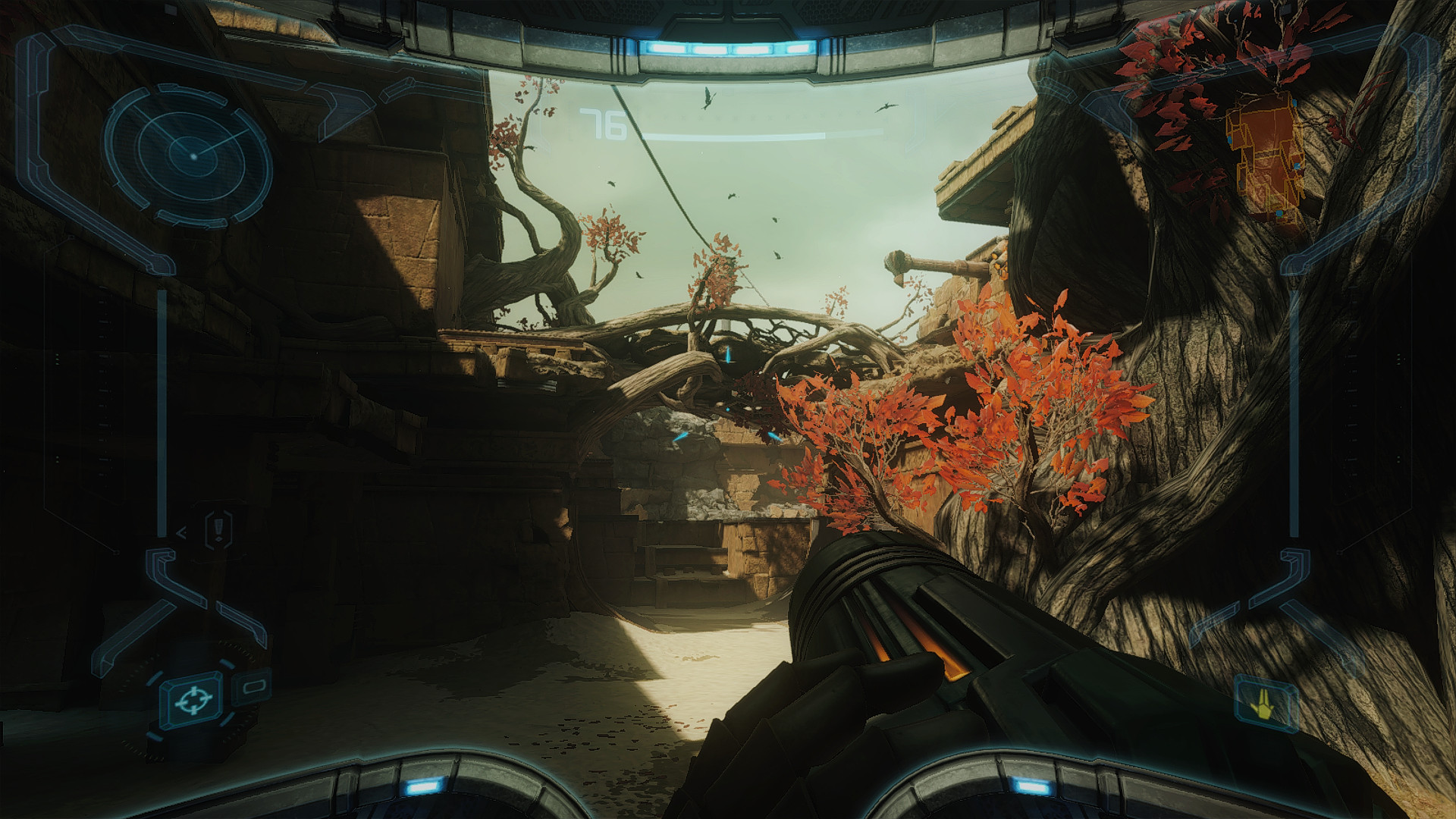Expand the left-pointing chevron near the warning icon
Viewport: 1456px width, 819px height.
tap(183, 532)
